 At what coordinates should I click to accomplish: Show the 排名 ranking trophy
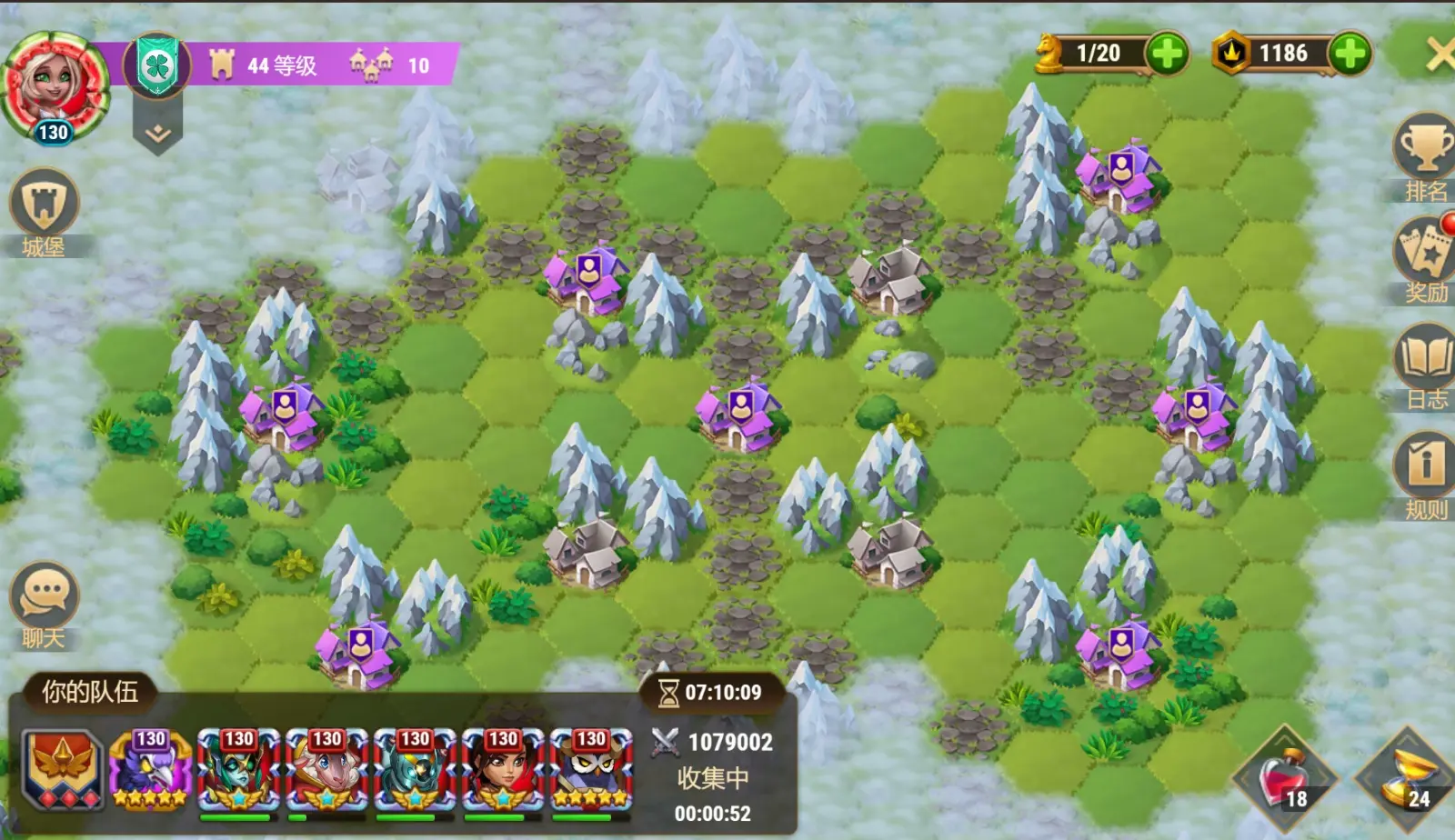click(1425, 149)
